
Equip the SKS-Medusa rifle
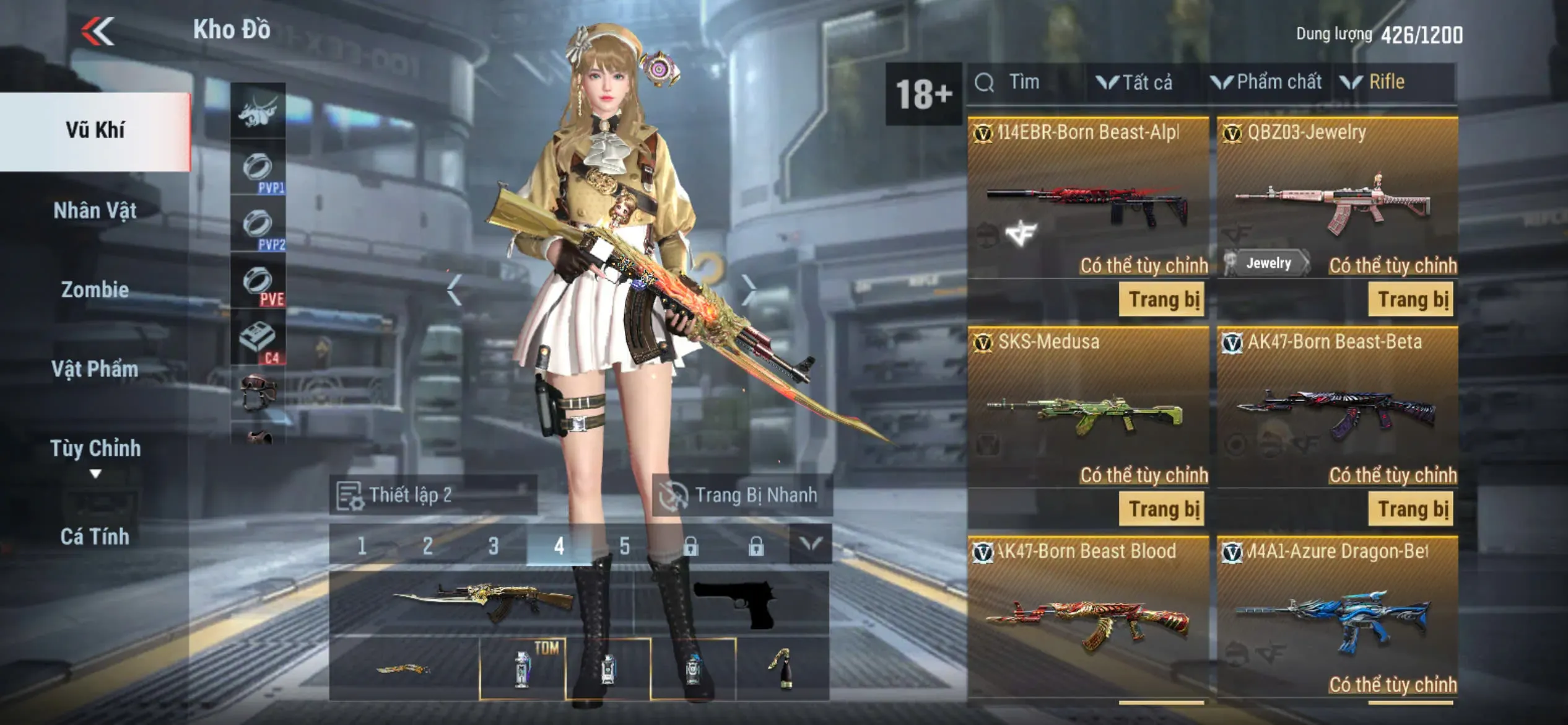(1162, 509)
